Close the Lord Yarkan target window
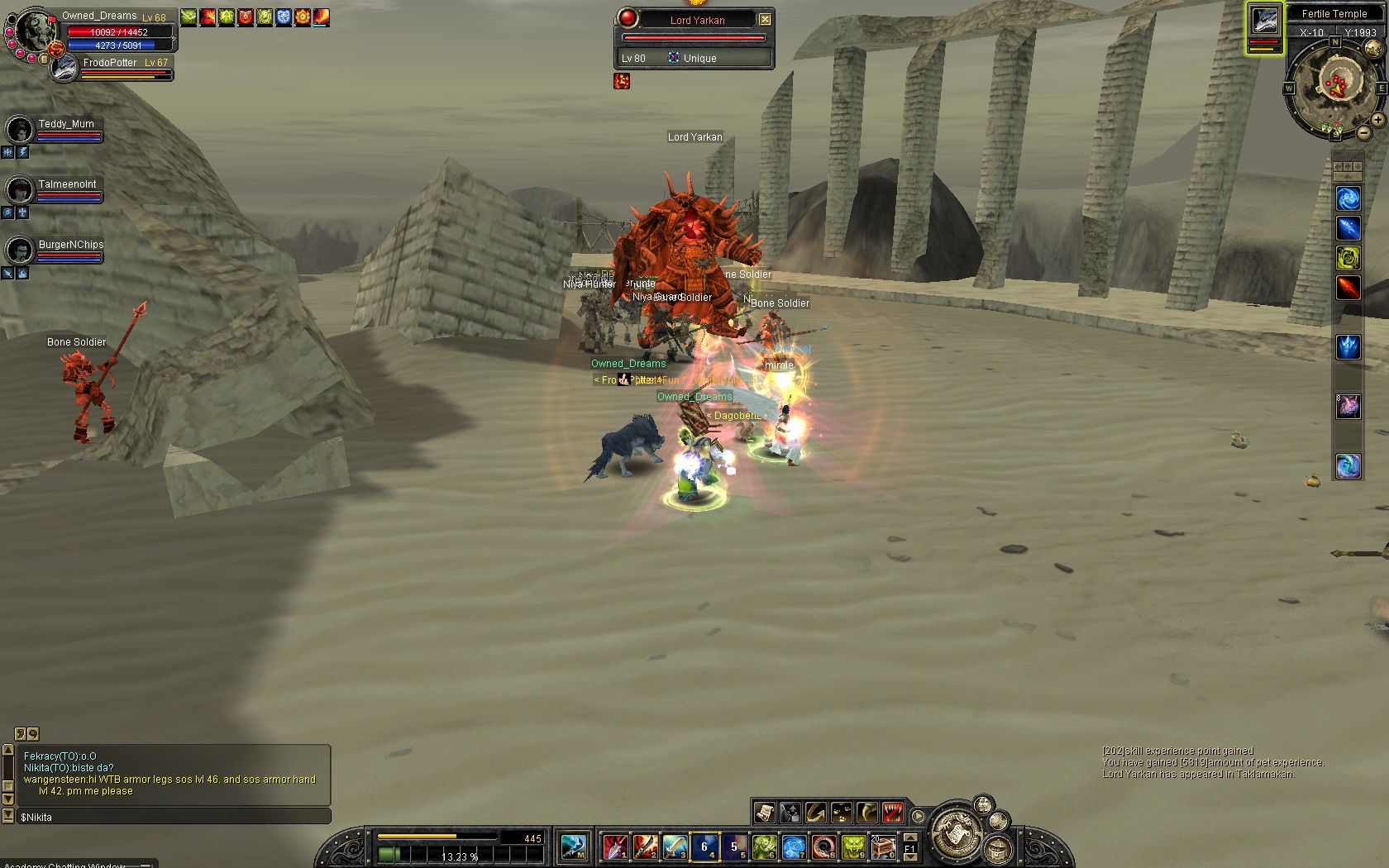The height and width of the screenshot is (868, 1389). pos(765,19)
